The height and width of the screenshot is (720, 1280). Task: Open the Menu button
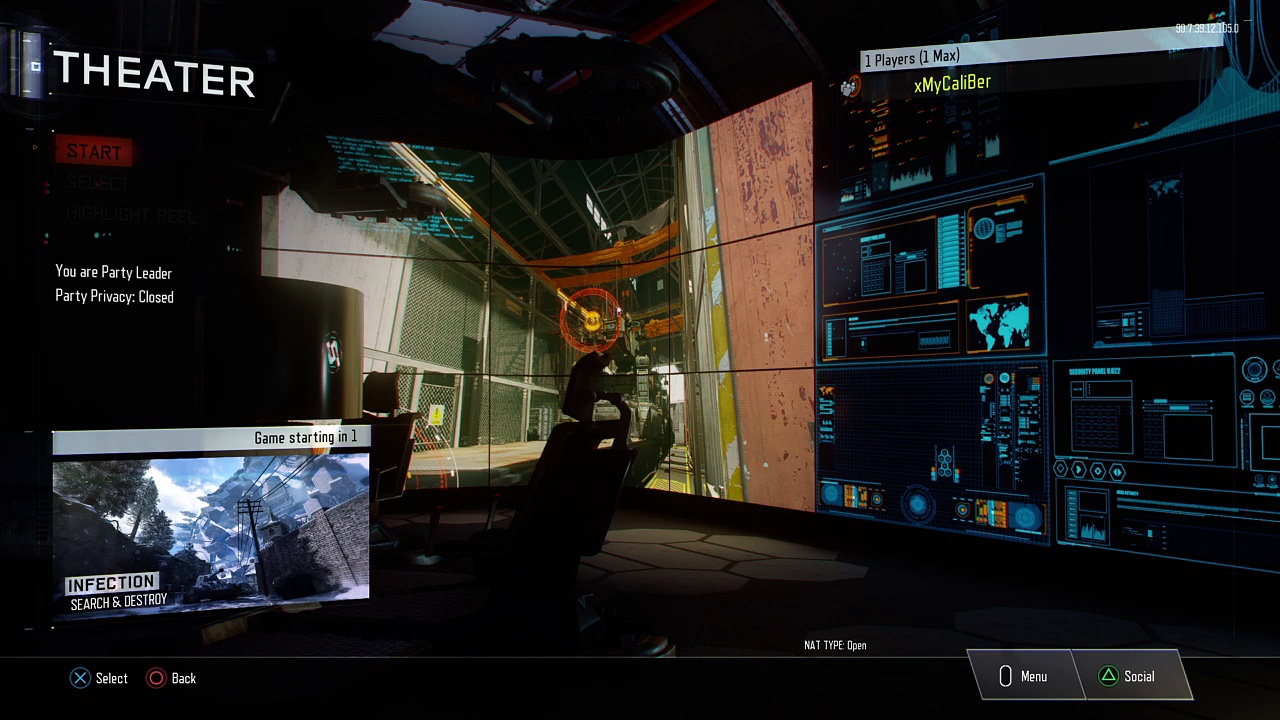point(1022,677)
